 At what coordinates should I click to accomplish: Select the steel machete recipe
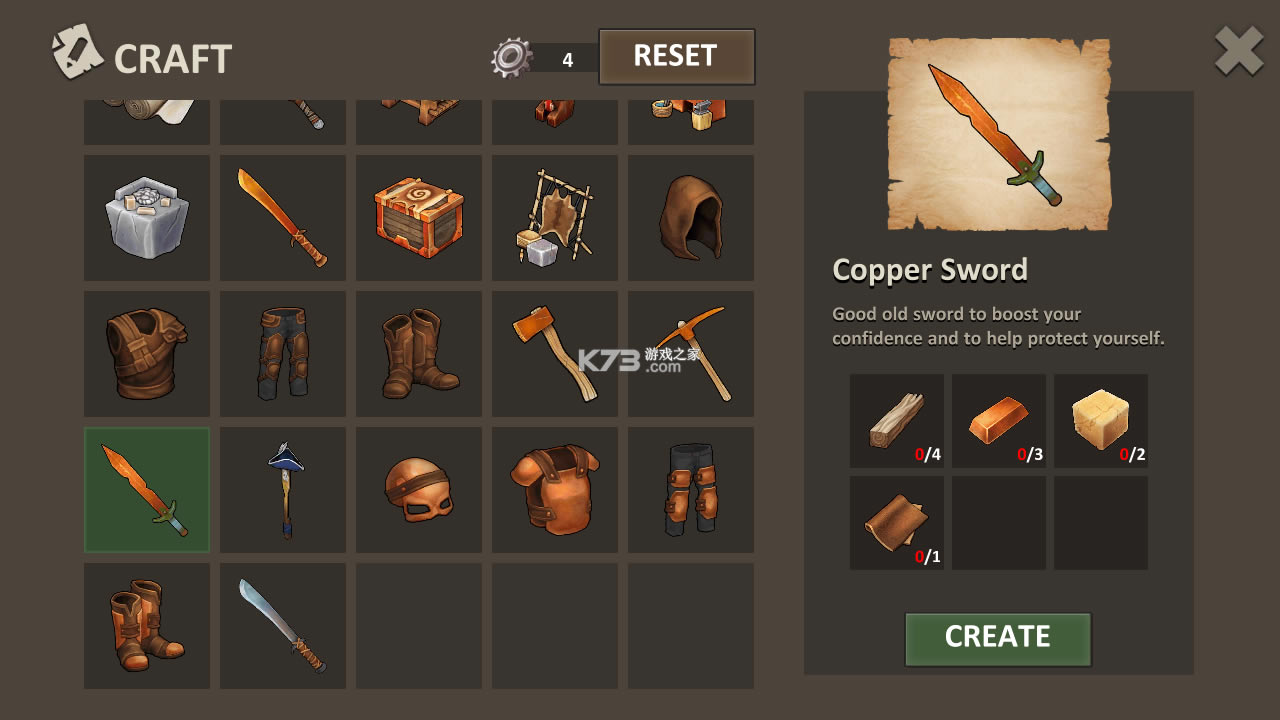(283, 626)
